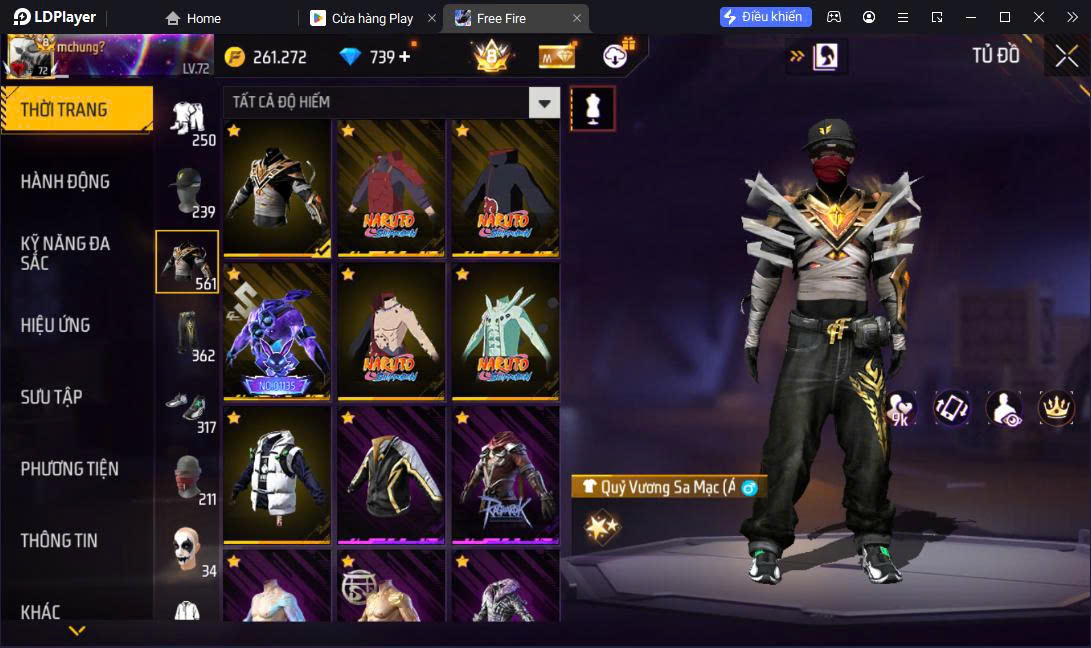This screenshot has height=648, width=1091.
Task: Select the Kỹ Năng Đa Sắc tab
Action: [x=66, y=253]
